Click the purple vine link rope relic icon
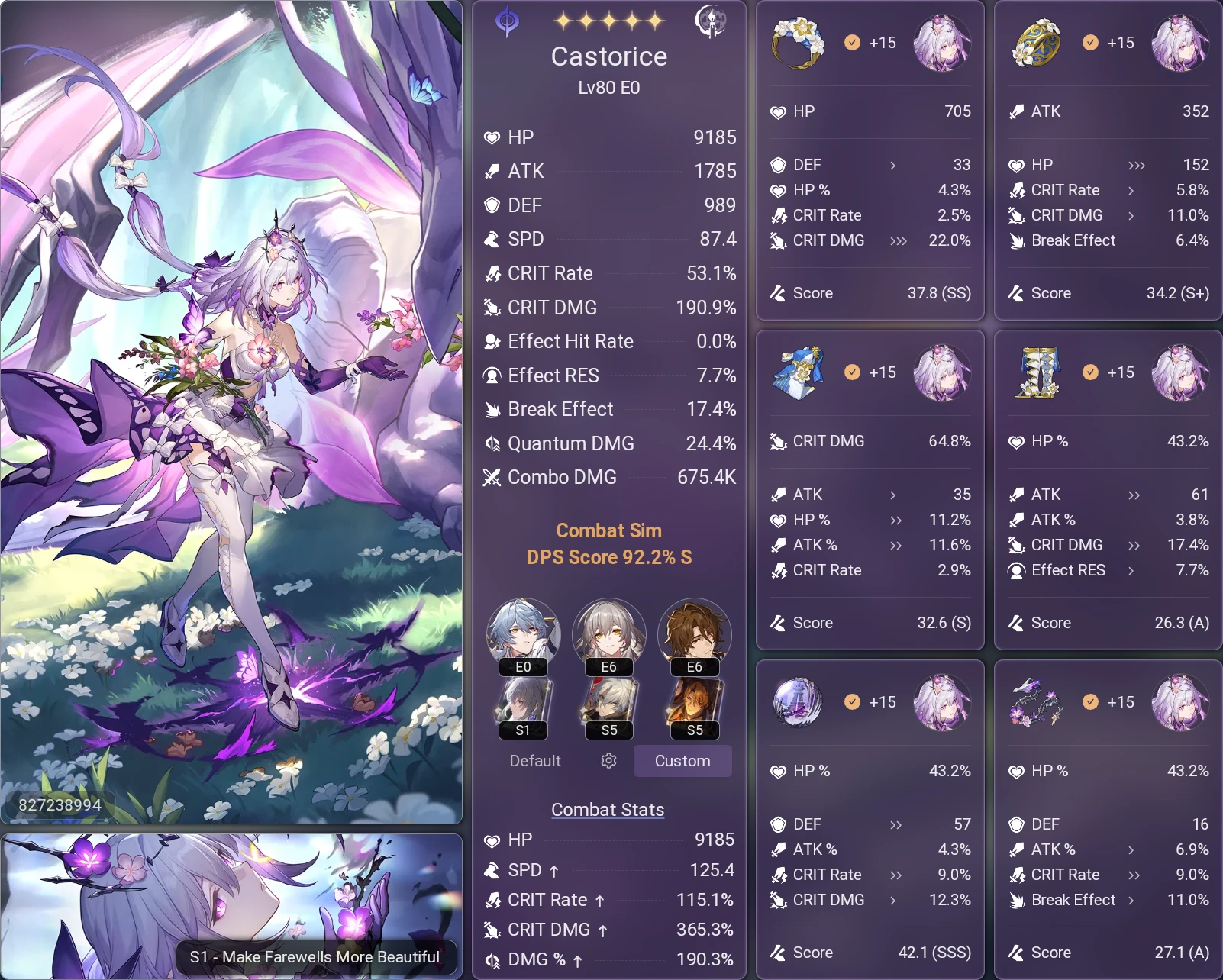Viewport: 1223px width, 980px height. (x=1036, y=703)
